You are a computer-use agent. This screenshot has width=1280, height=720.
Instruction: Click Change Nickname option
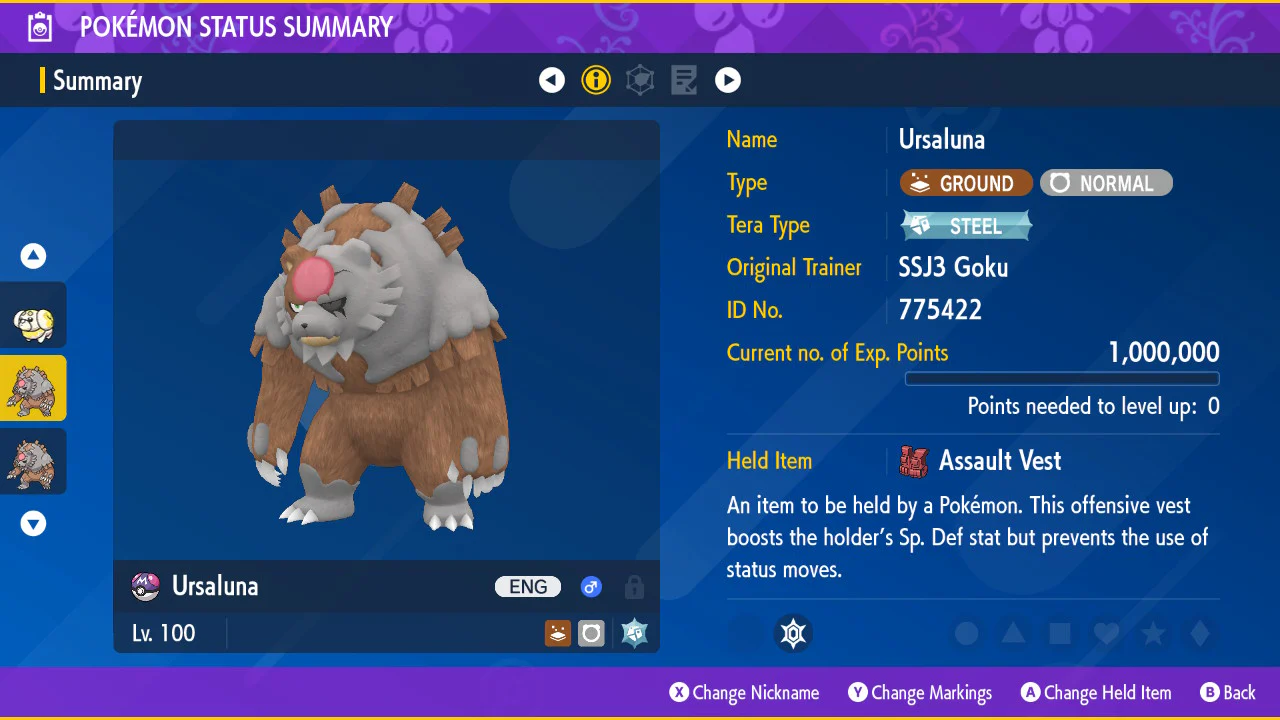744,692
